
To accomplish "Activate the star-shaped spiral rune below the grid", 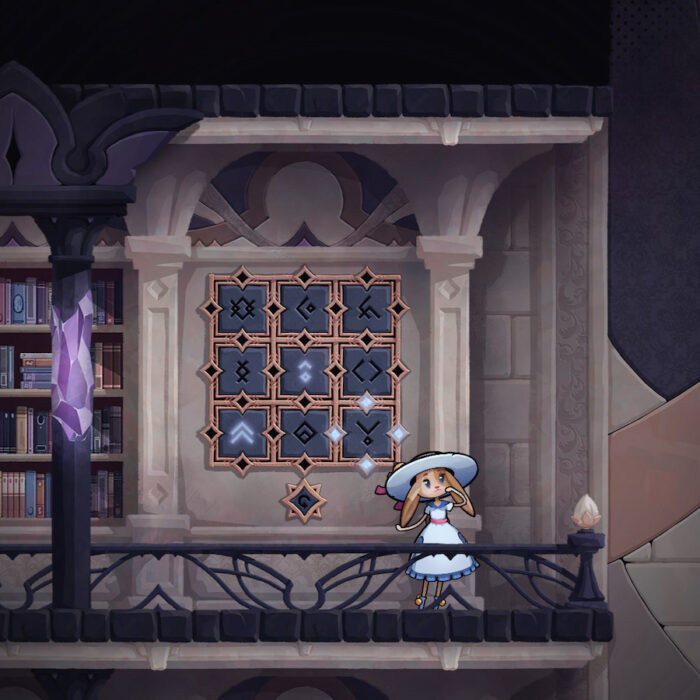I will point(303,498).
